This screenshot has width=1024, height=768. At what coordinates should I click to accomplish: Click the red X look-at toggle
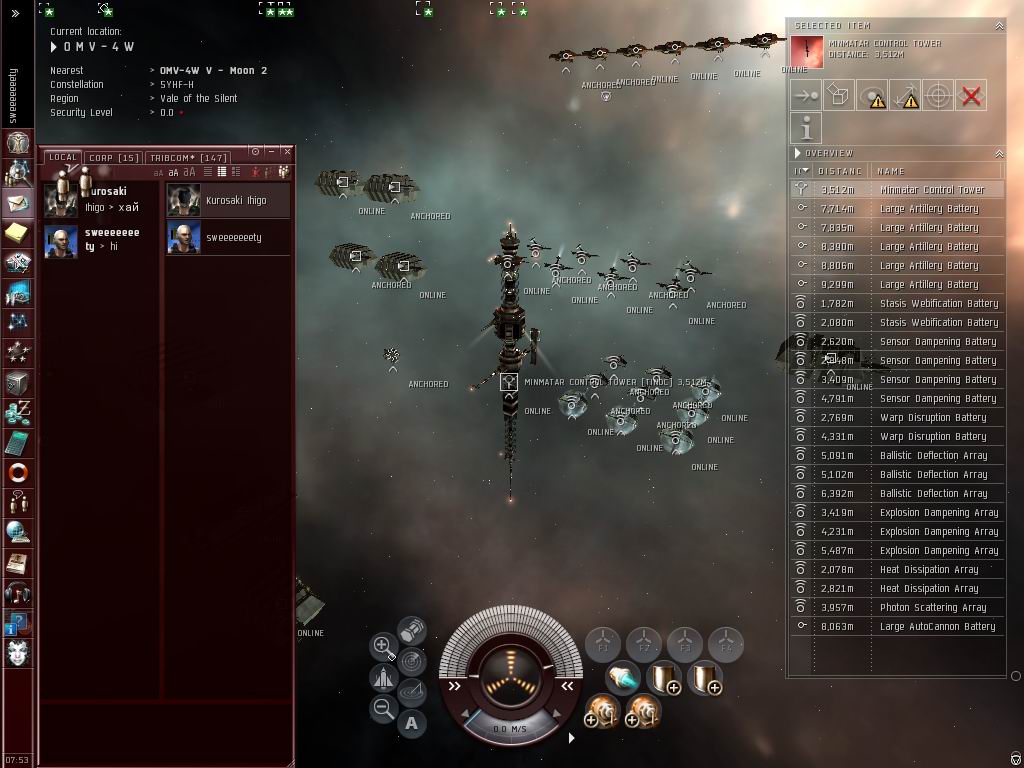pyautogui.click(x=970, y=96)
